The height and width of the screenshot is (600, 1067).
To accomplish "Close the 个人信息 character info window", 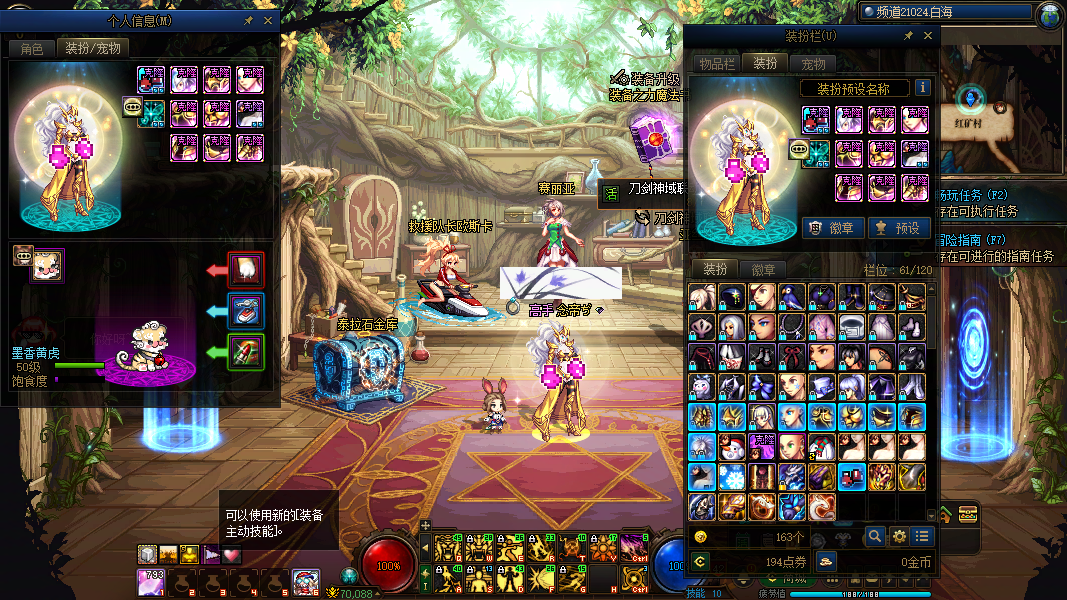I will point(268,20).
